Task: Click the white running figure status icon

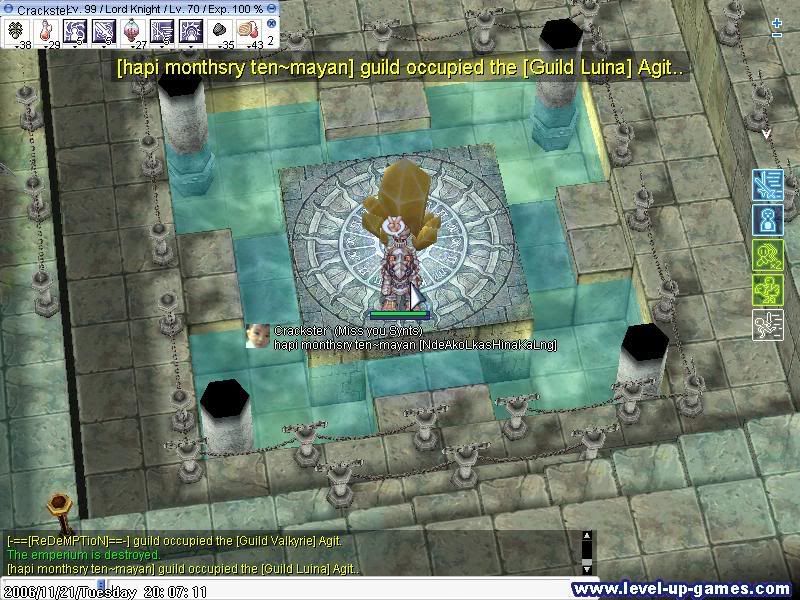Action: [767, 324]
